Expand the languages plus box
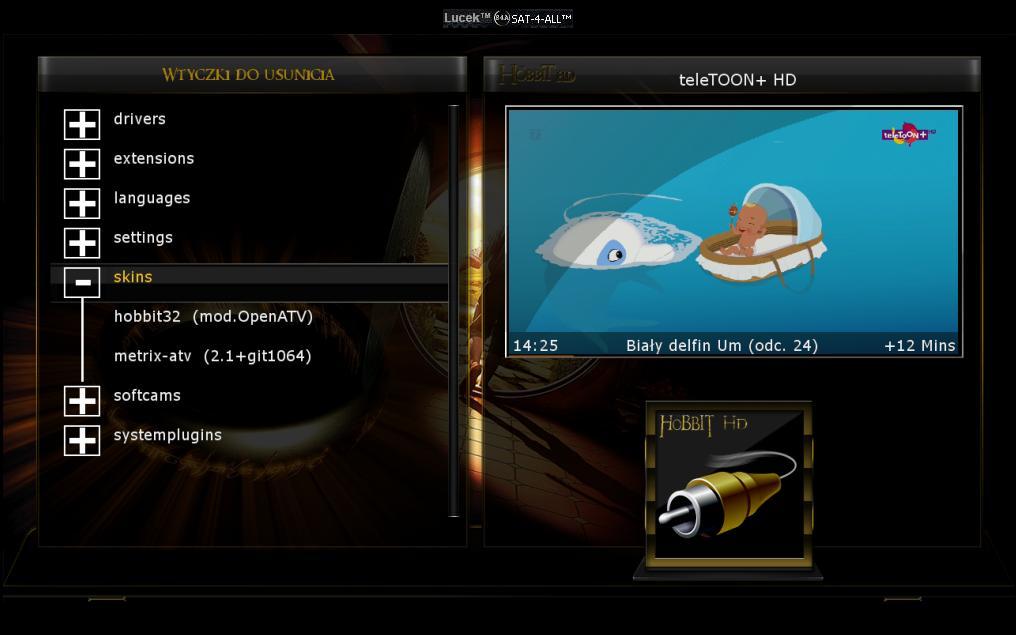This screenshot has height=635, width=1016. coord(82,203)
